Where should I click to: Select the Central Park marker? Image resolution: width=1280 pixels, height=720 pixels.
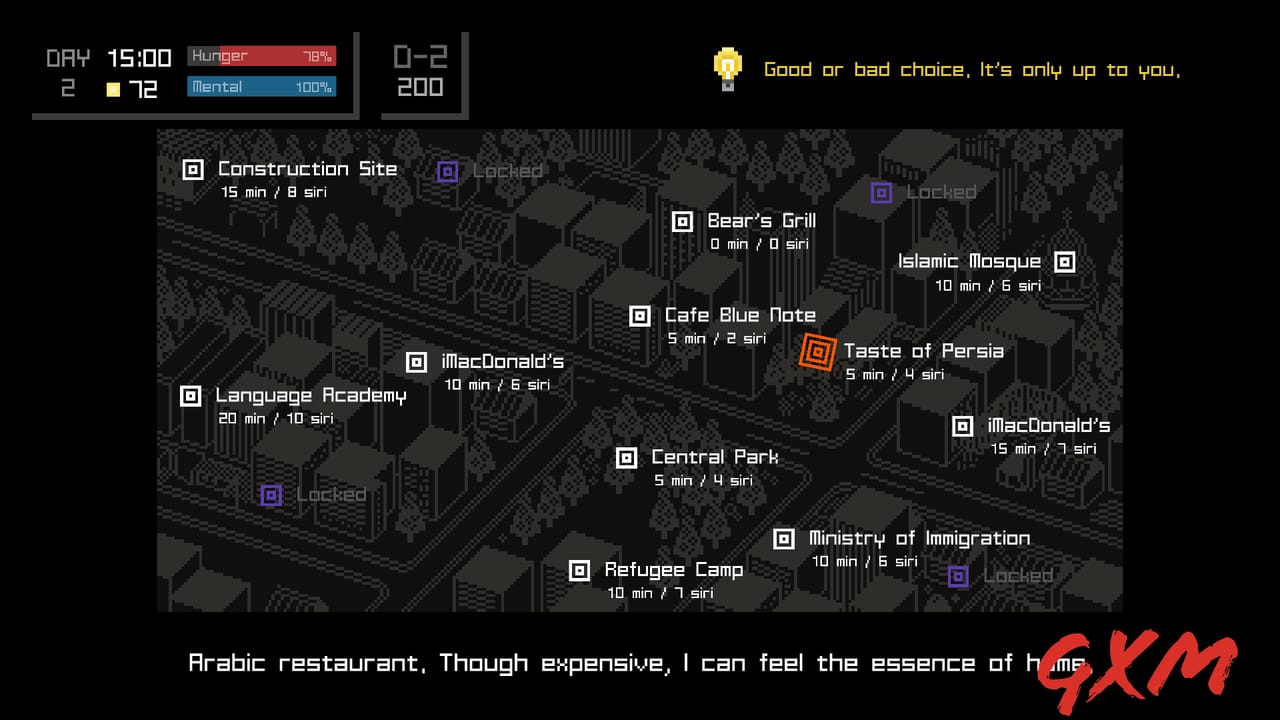(x=627, y=457)
